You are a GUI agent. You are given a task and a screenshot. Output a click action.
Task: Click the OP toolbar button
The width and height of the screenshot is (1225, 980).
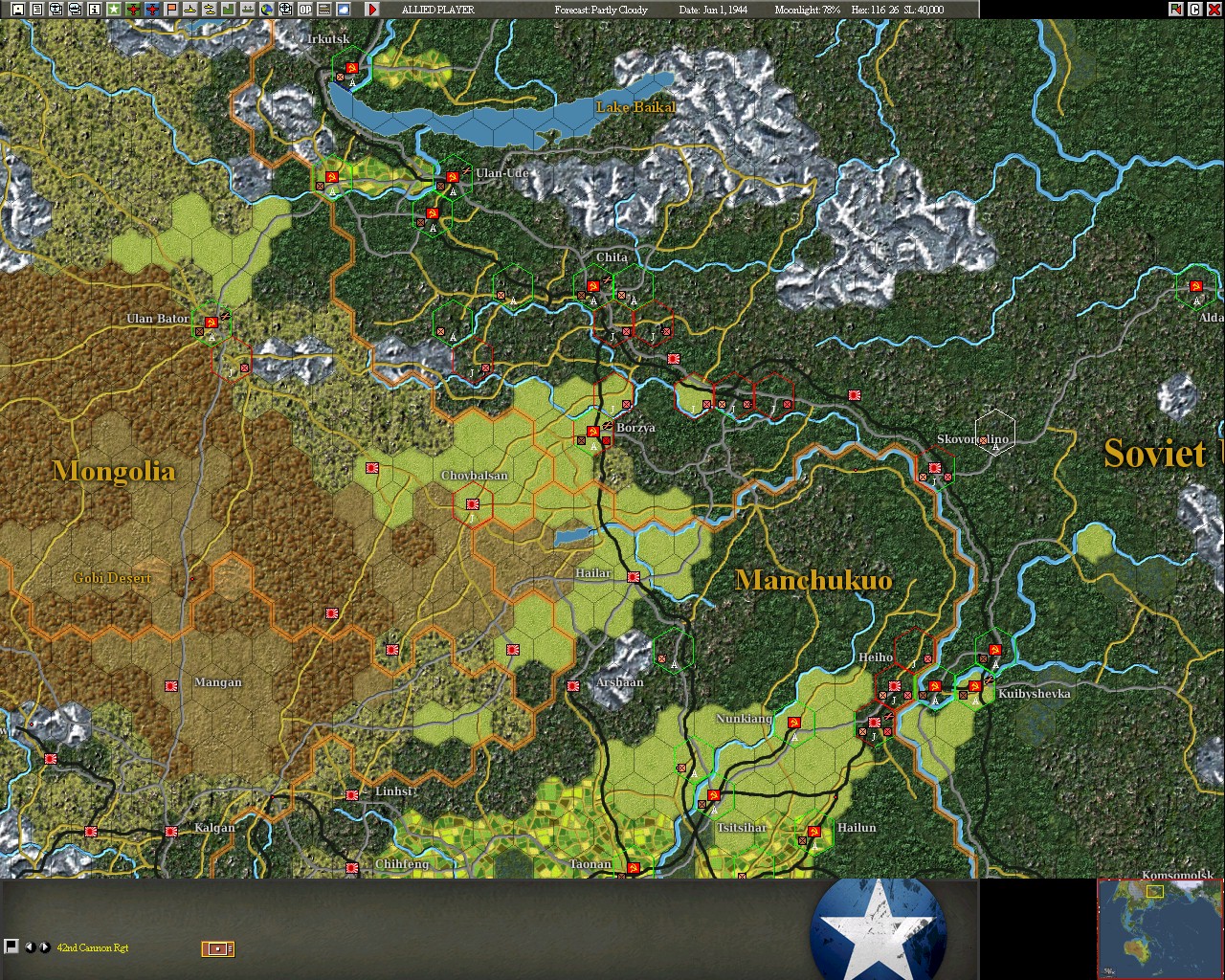306,9
